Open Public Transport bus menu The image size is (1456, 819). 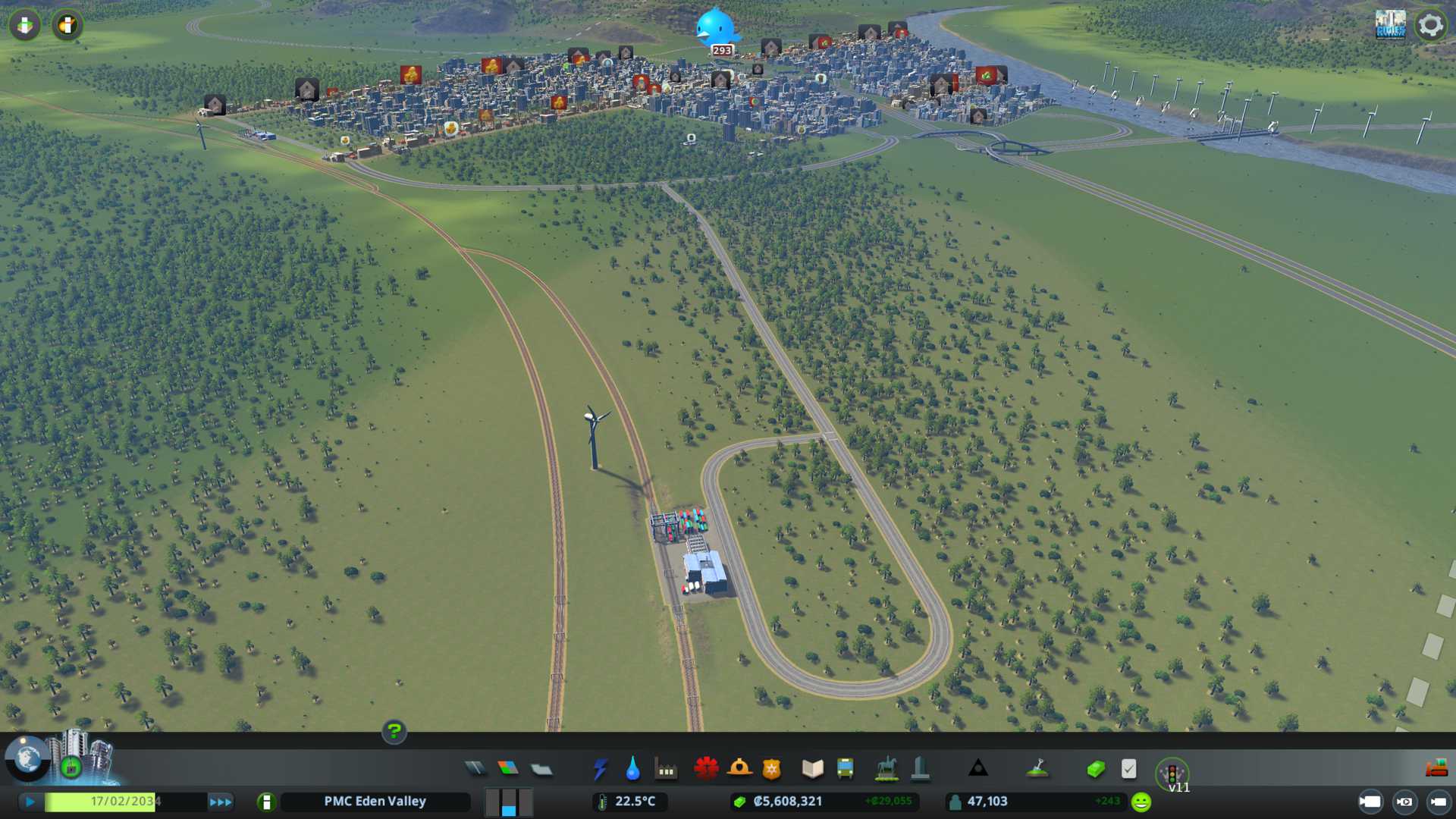[x=846, y=769]
